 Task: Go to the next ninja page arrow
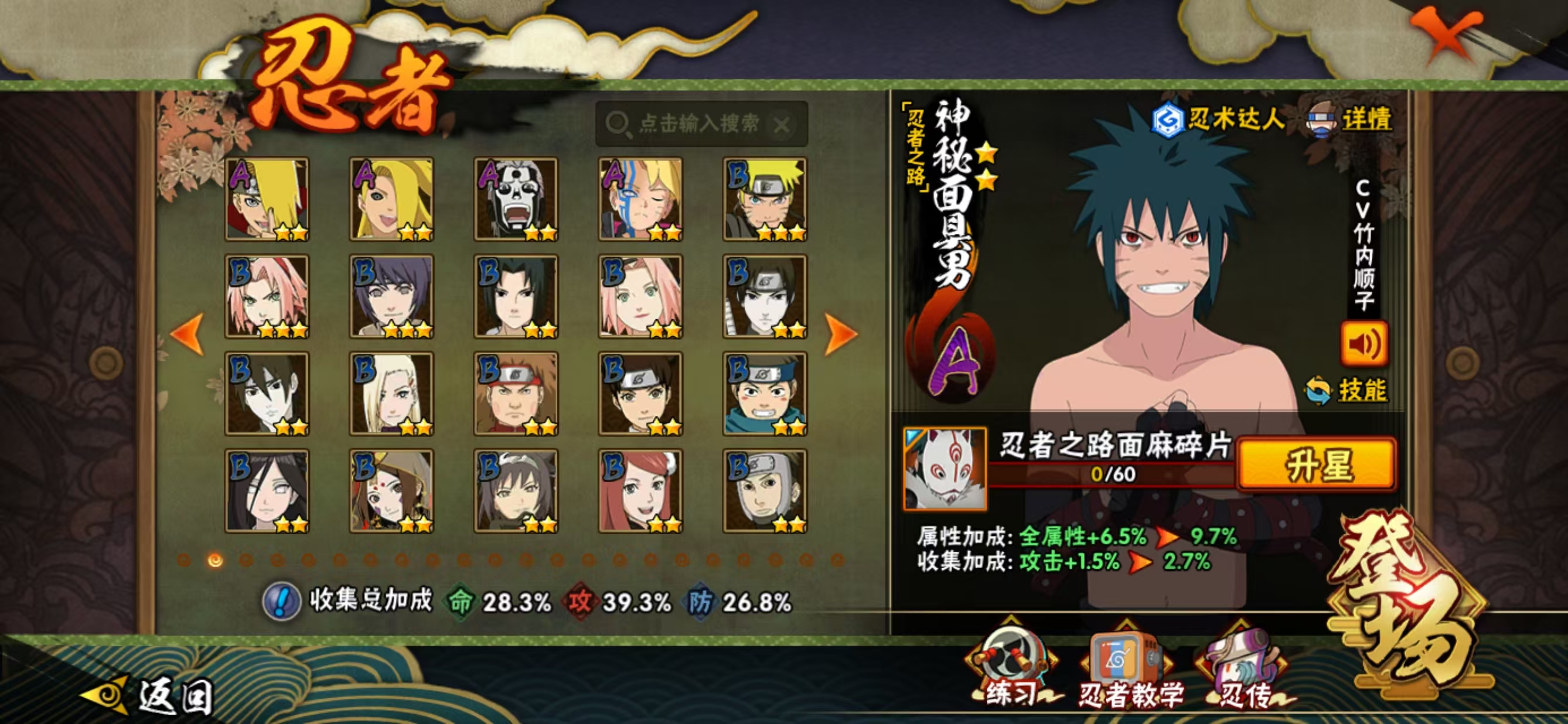pos(841,333)
